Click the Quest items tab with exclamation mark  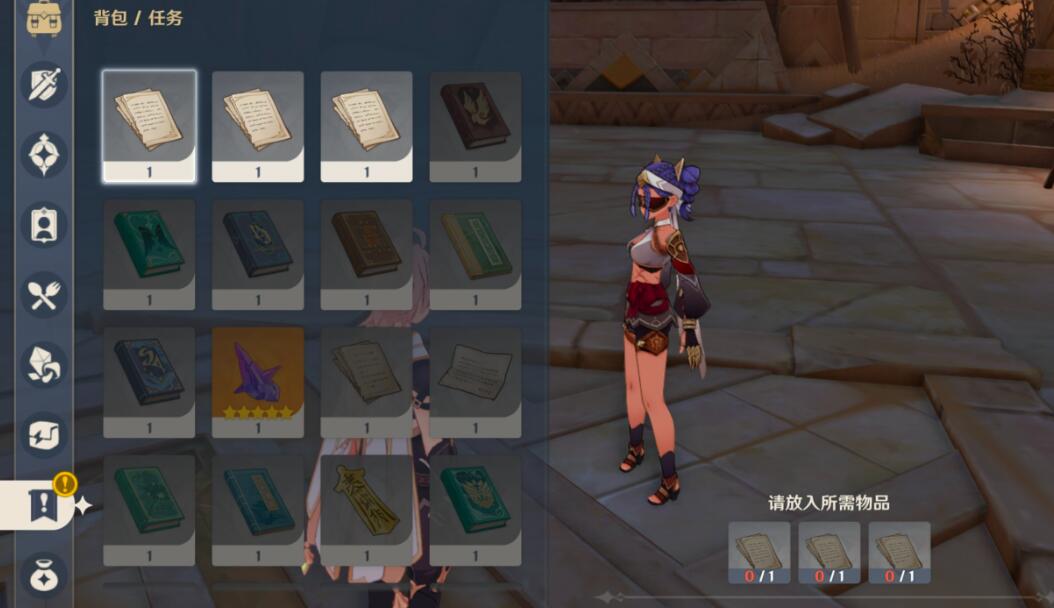click(44, 505)
